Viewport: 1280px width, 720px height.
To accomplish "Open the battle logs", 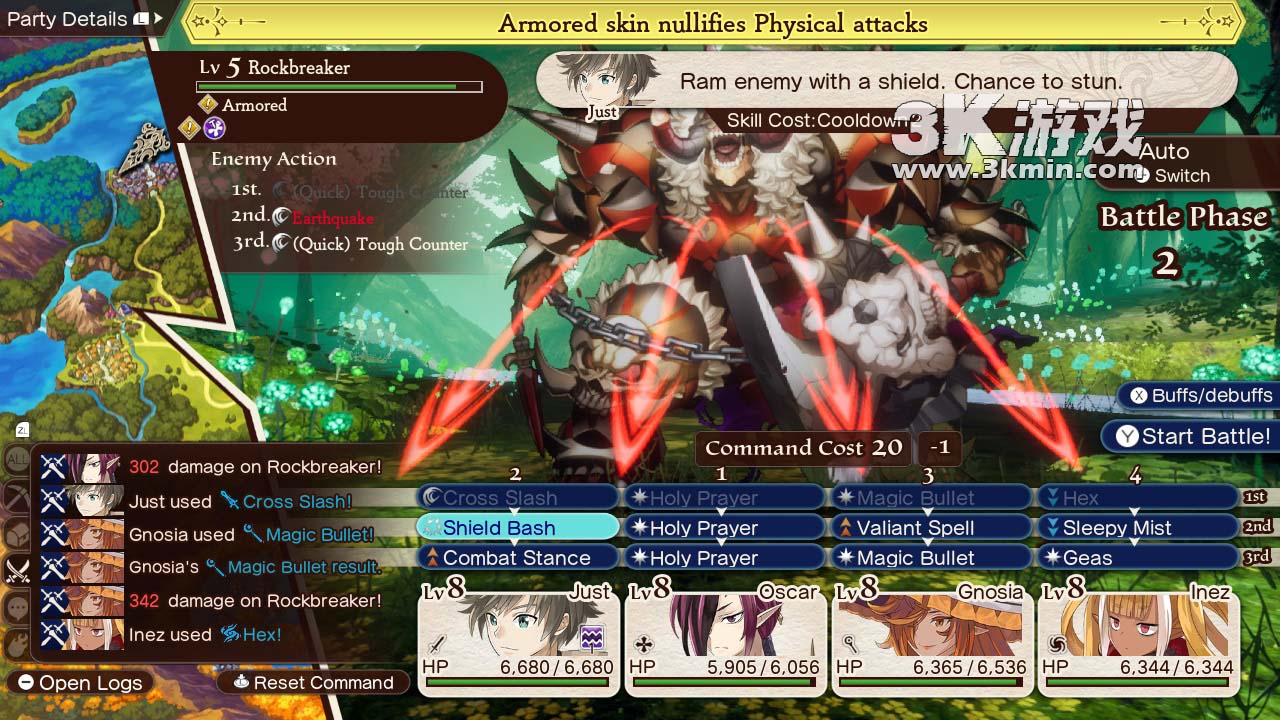I will click(82, 683).
